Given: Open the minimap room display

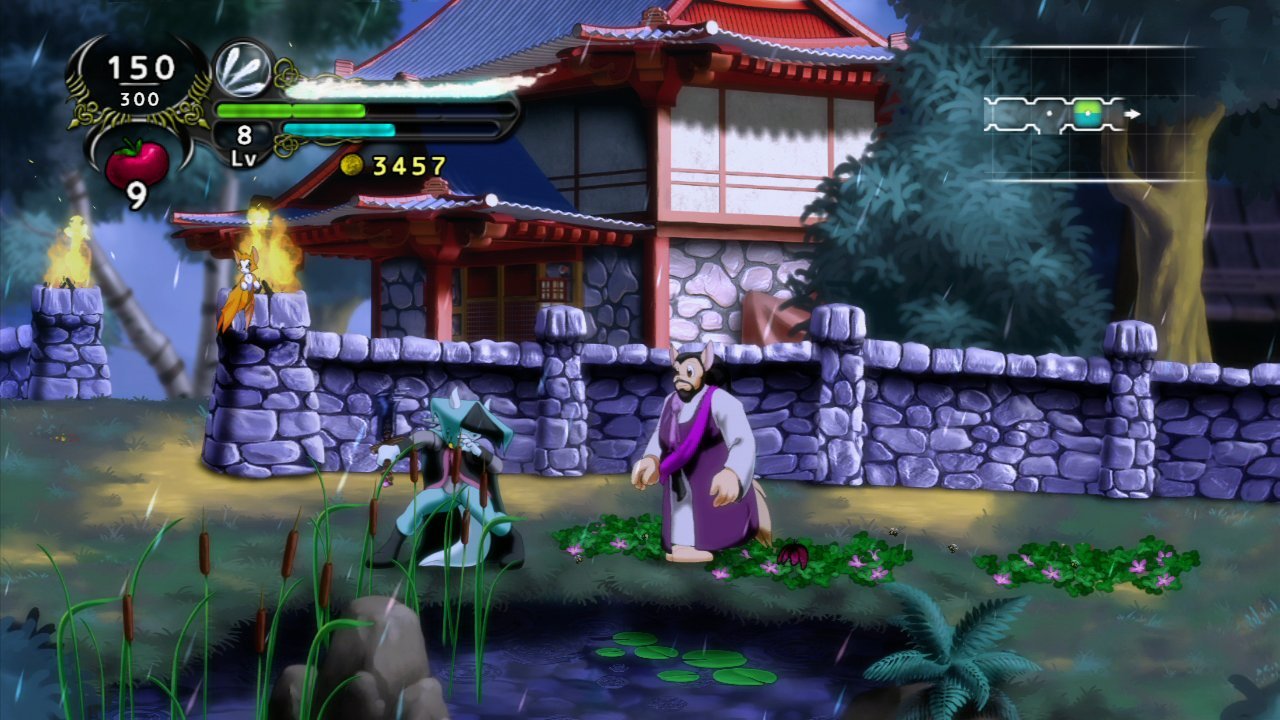Looking at the screenshot, I should tap(1086, 114).
